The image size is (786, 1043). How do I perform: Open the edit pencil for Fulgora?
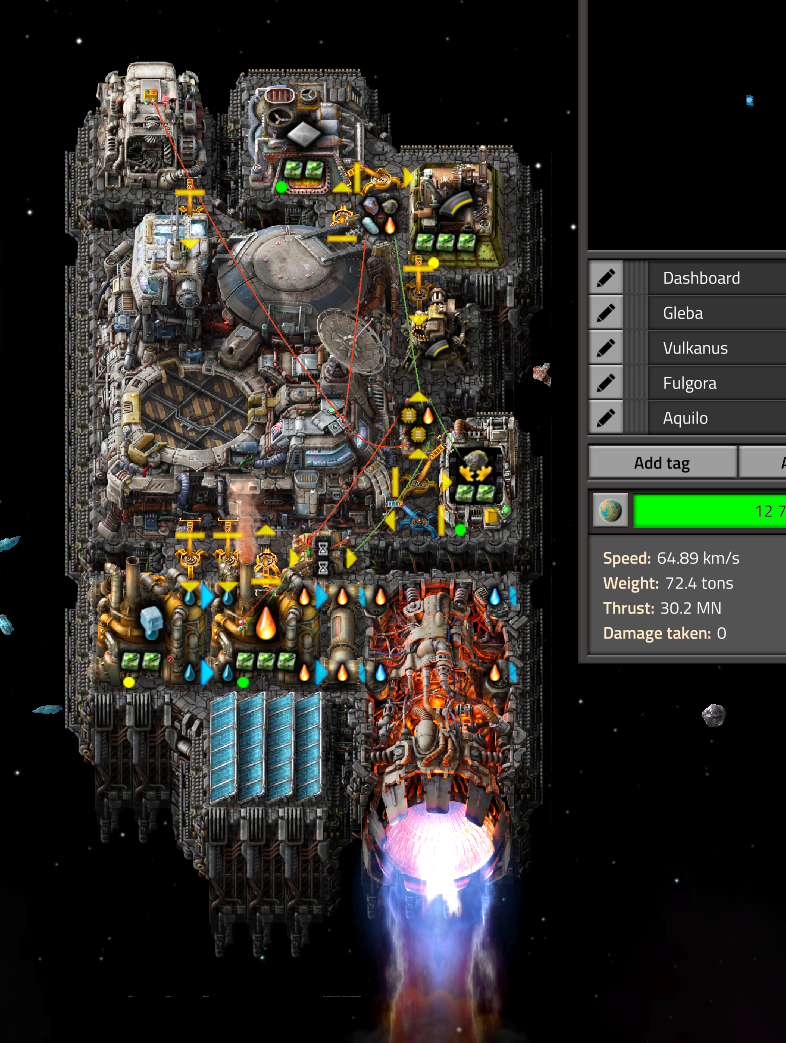coord(605,383)
